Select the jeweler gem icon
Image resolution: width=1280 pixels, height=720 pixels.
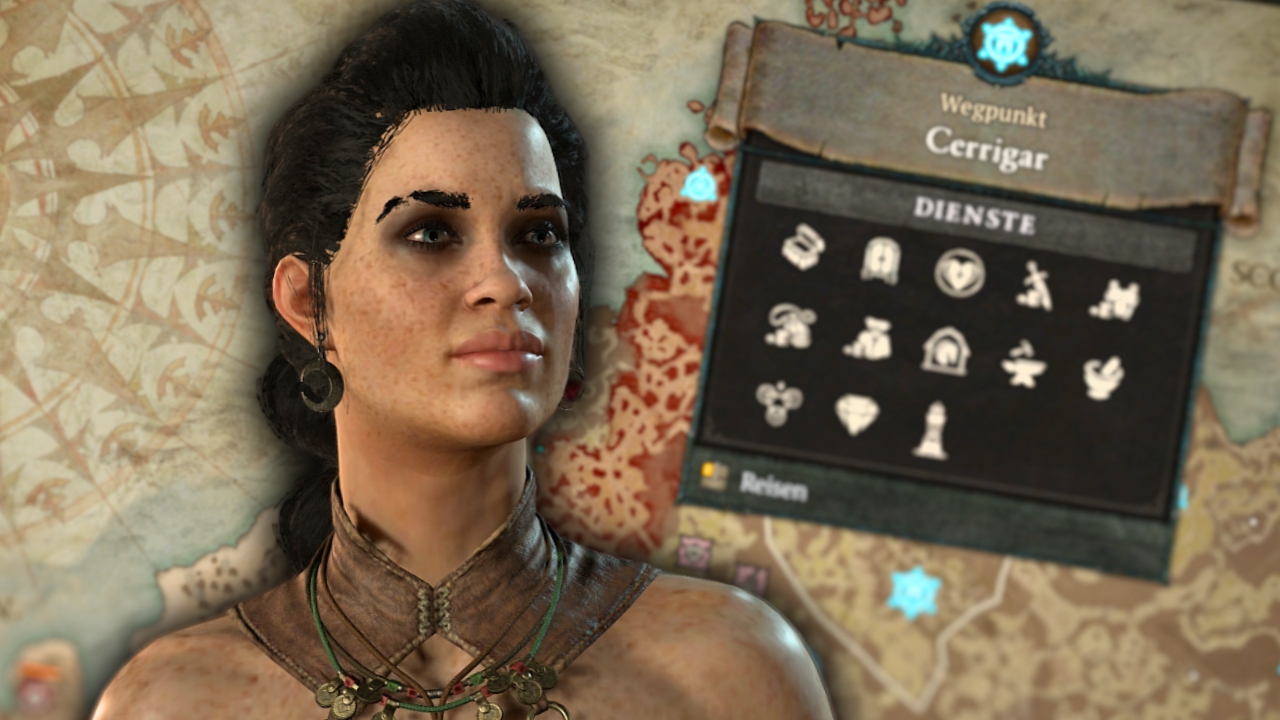(x=856, y=414)
